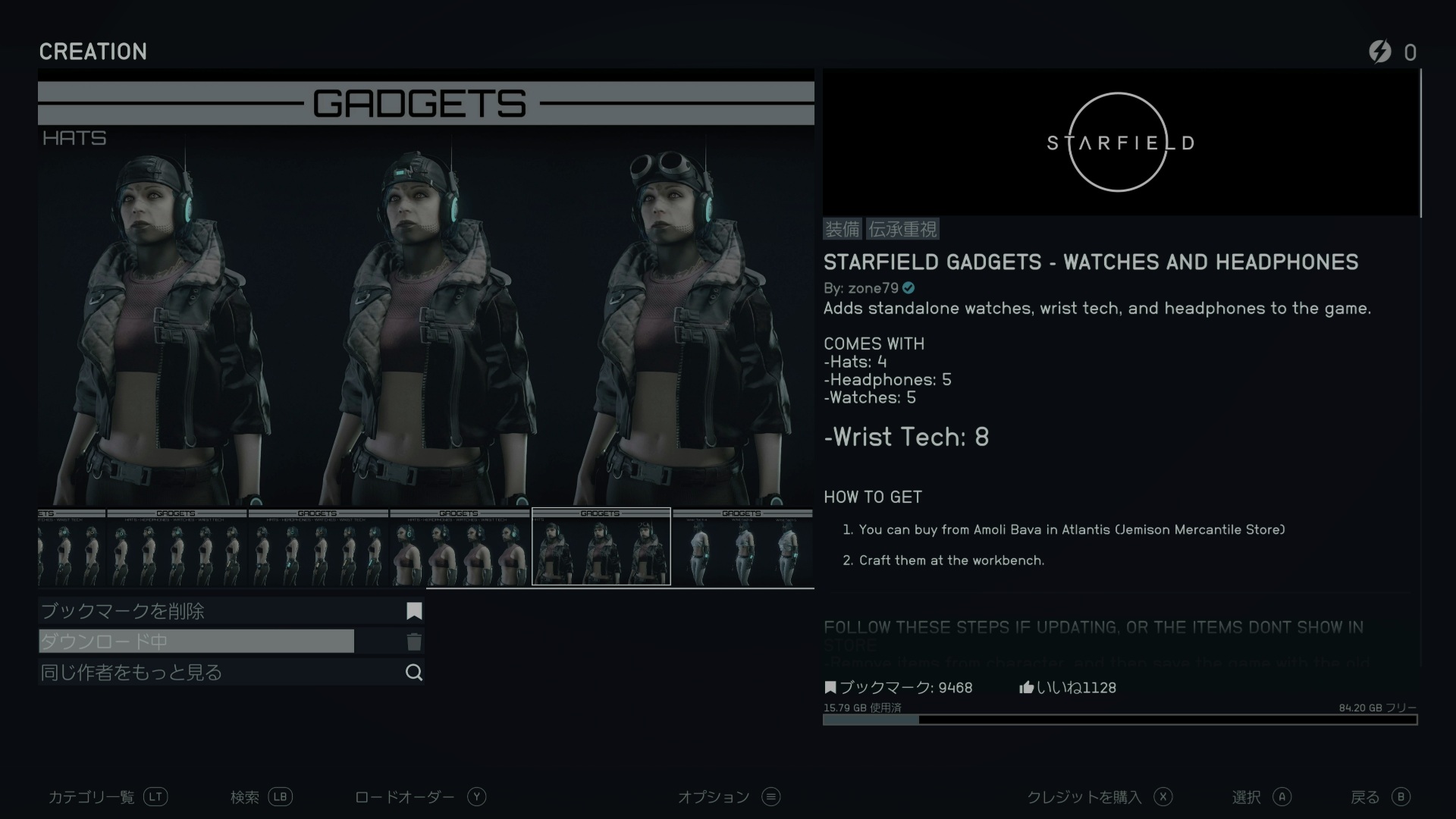The image size is (1456, 819).
Task: Select the 伝承重視 tag
Action: [902, 229]
